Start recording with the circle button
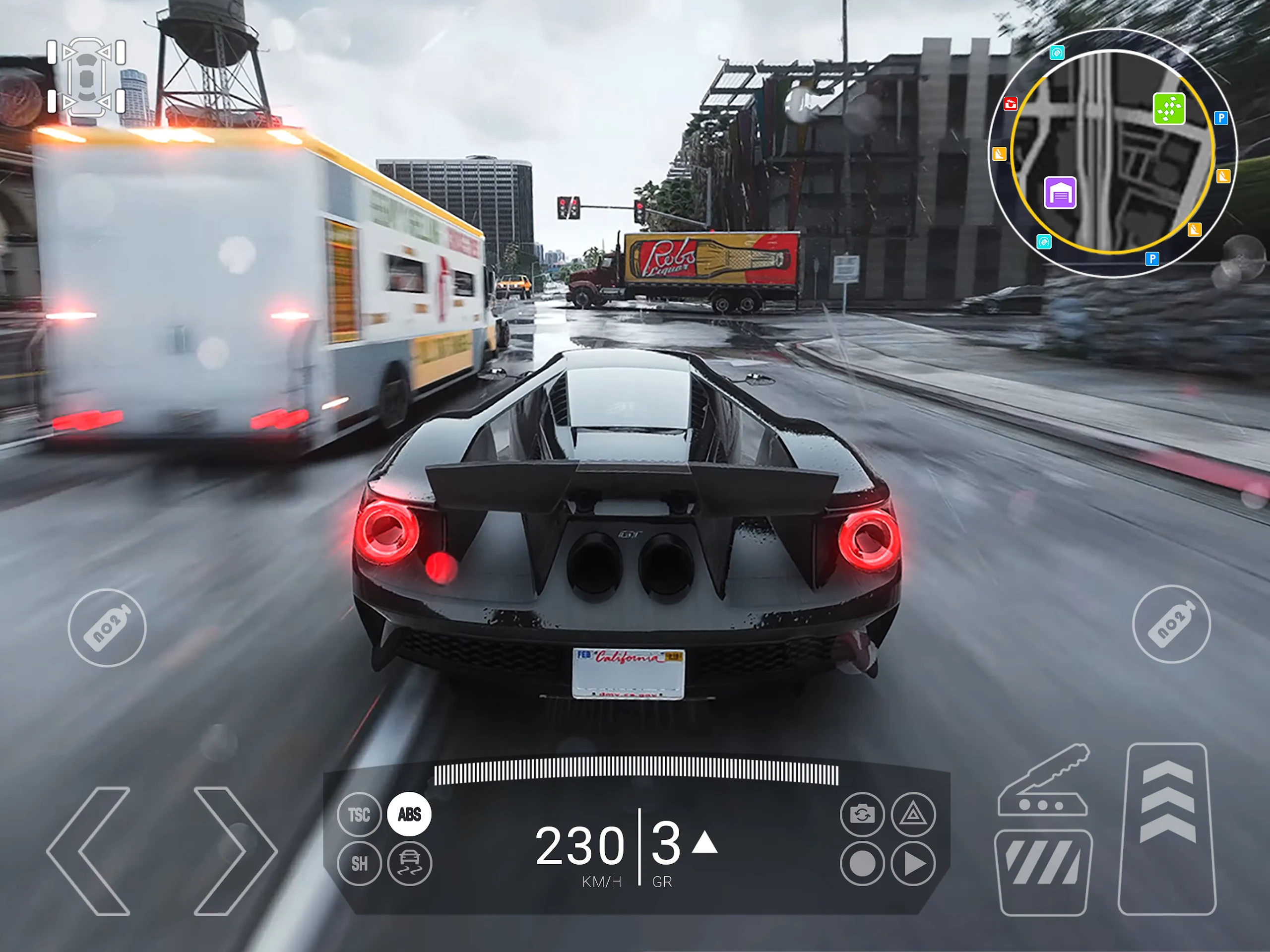Screen dimensions: 1270x952 tap(862, 863)
